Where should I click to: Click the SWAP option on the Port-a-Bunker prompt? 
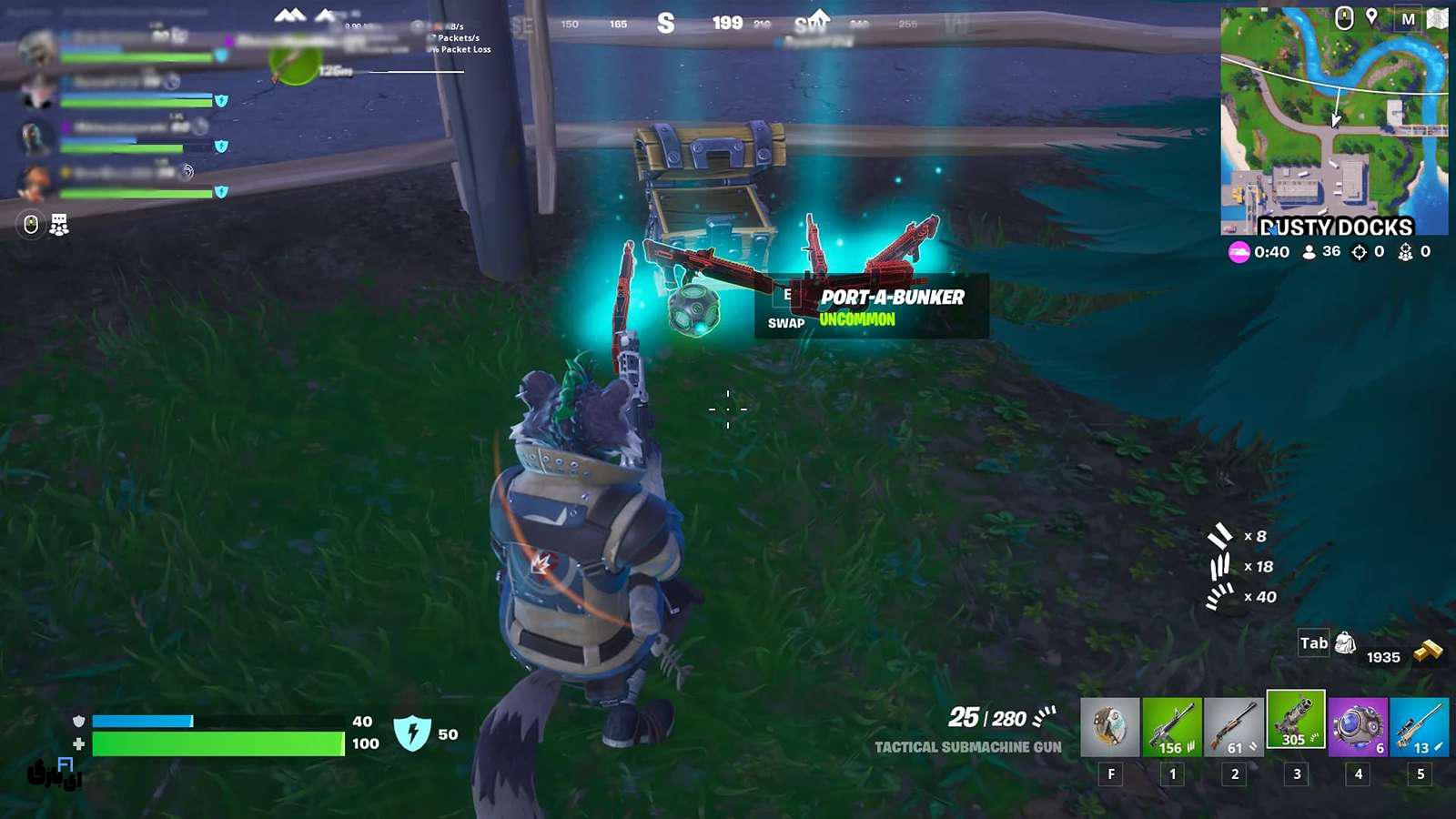(x=786, y=321)
